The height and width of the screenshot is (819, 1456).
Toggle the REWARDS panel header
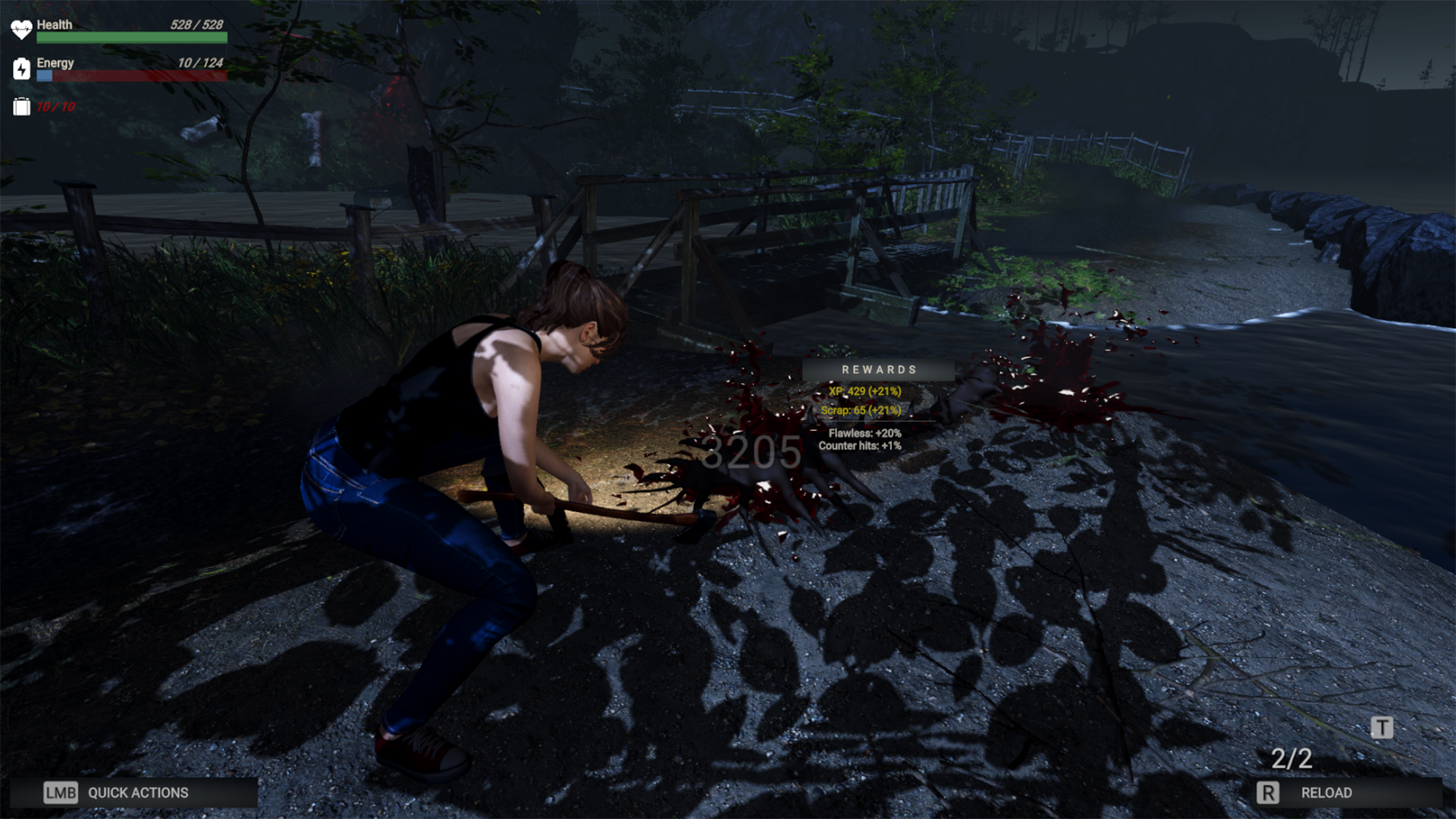pos(877,369)
